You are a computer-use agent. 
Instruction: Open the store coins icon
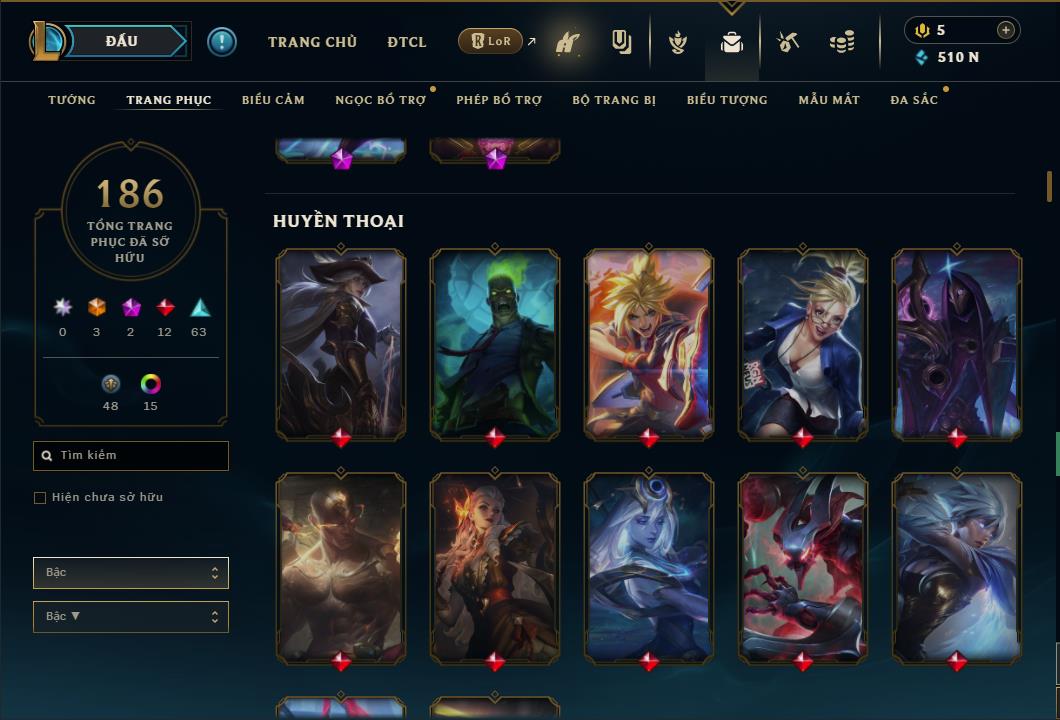click(x=842, y=42)
